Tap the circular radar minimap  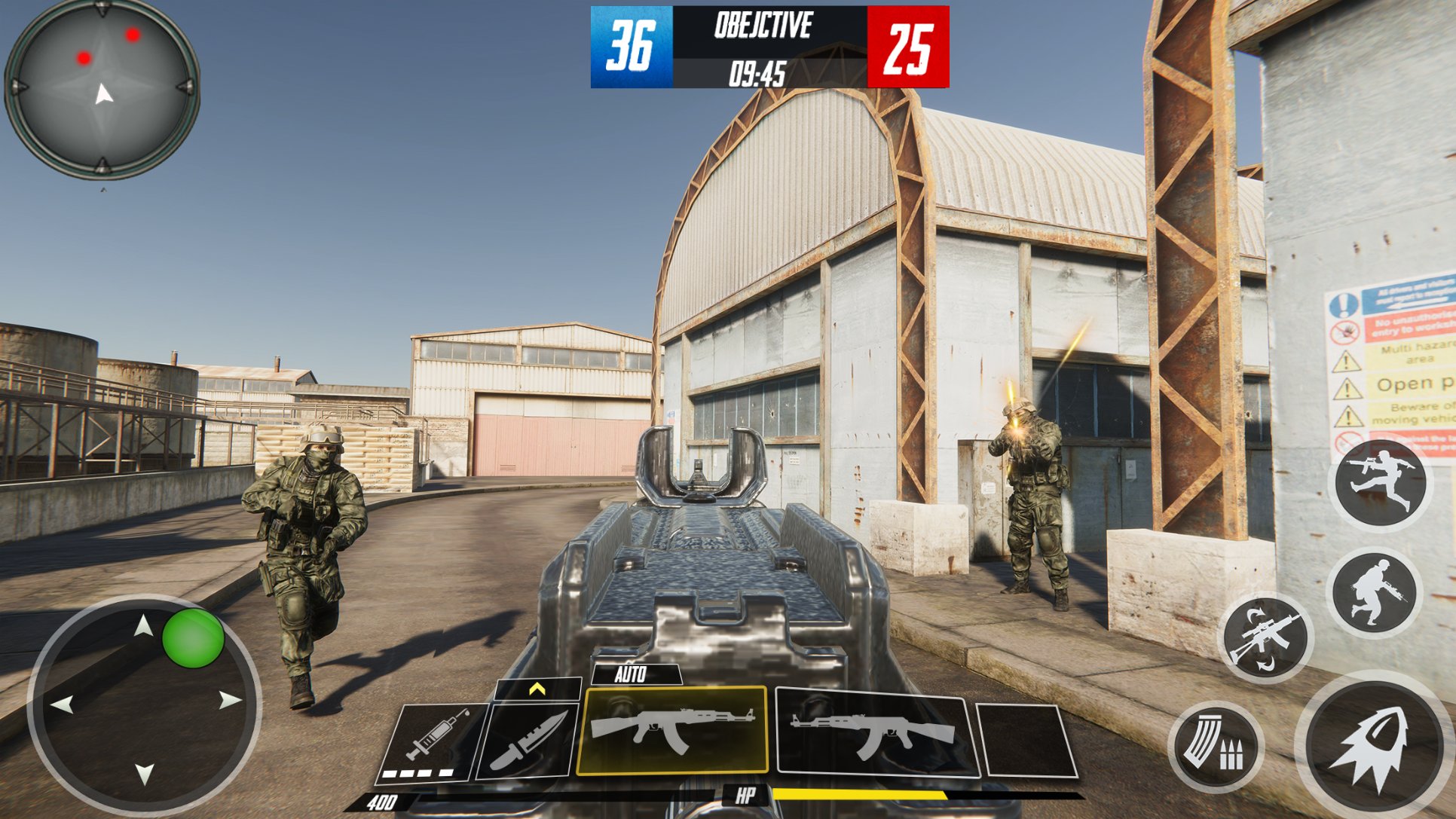coord(102,89)
